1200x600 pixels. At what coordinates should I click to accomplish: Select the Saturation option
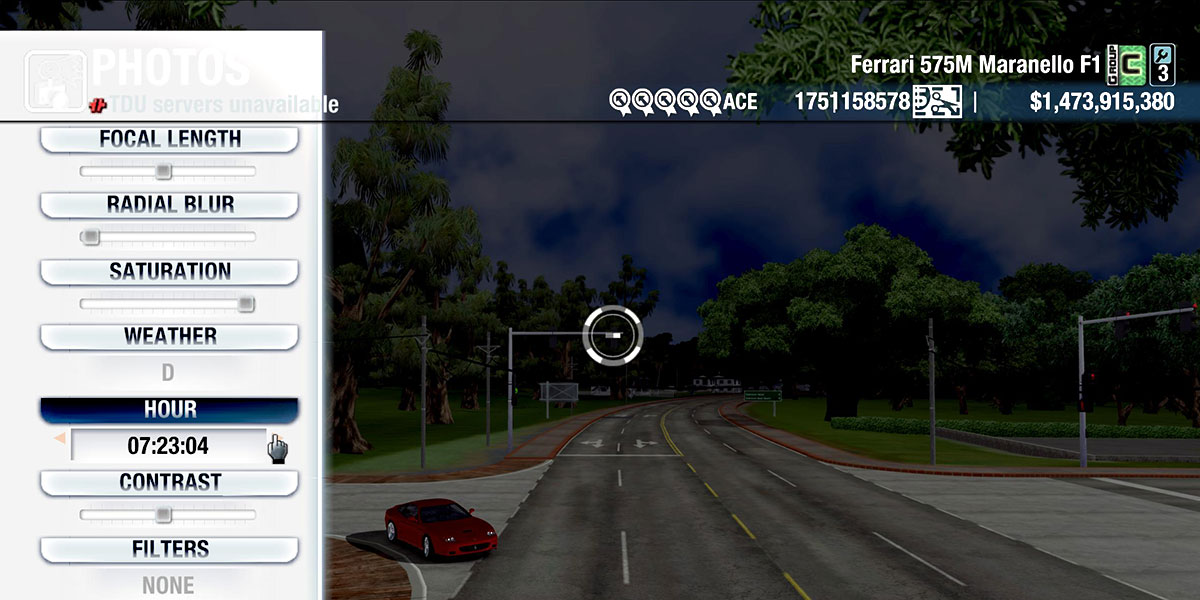(x=169, y=271)
